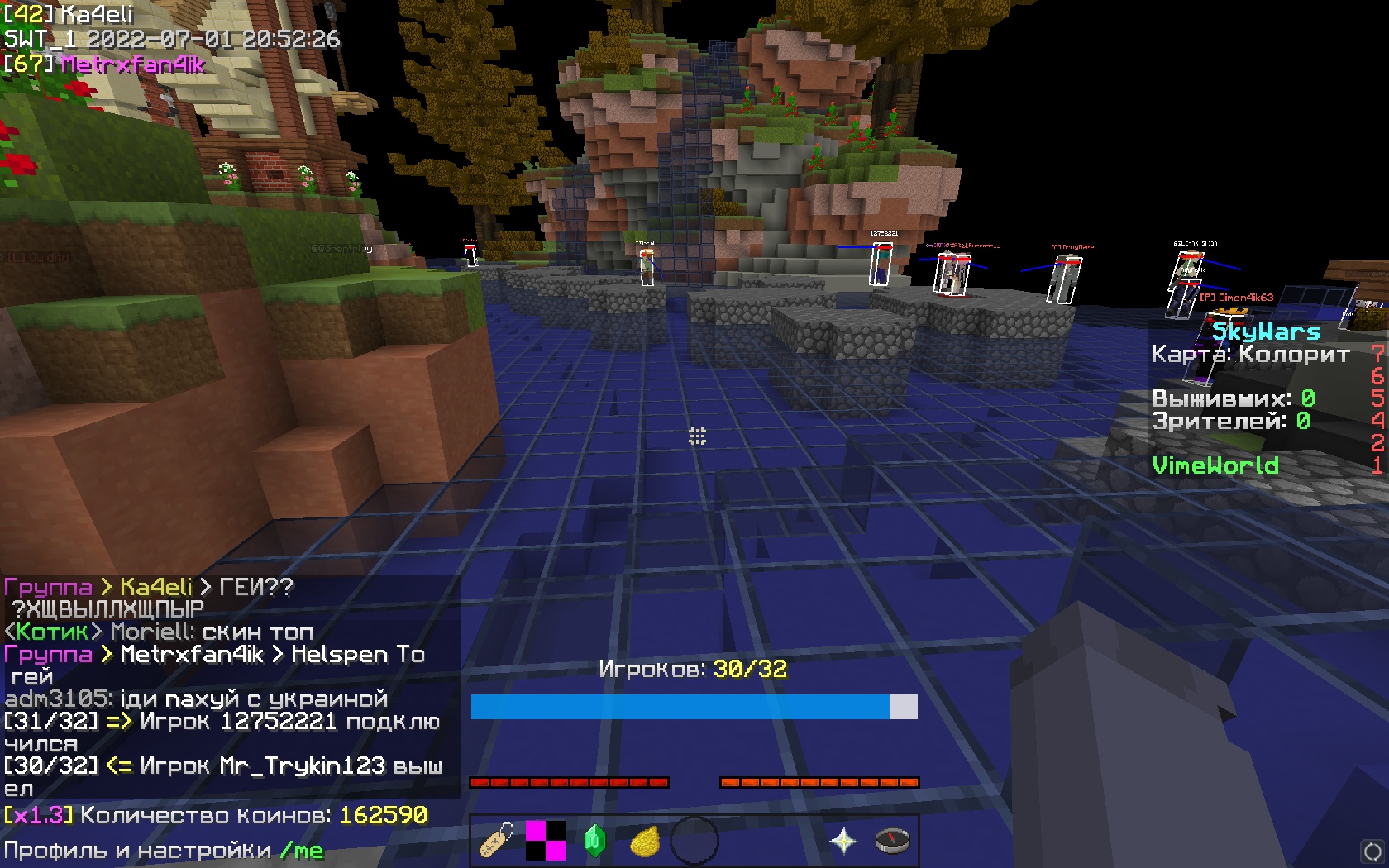Select the magenta-black checkered item slot
The width and height of the screenshot is (1389, 868).
[546, 840]
